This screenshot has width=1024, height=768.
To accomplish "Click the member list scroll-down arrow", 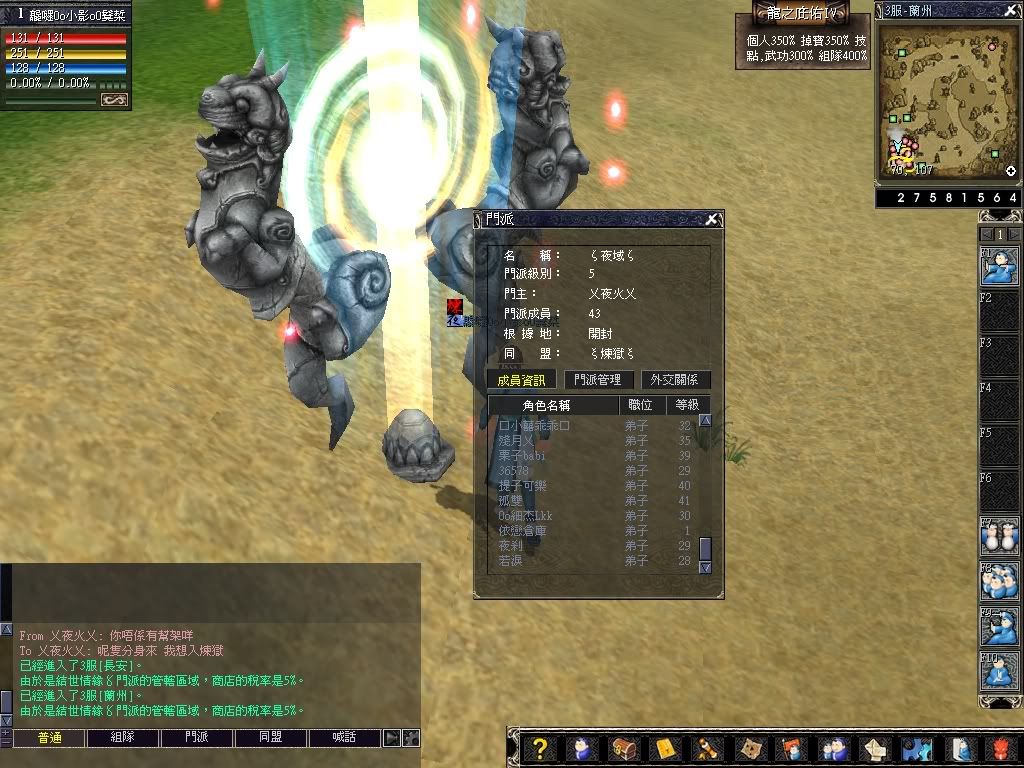I will click(705, 567).
